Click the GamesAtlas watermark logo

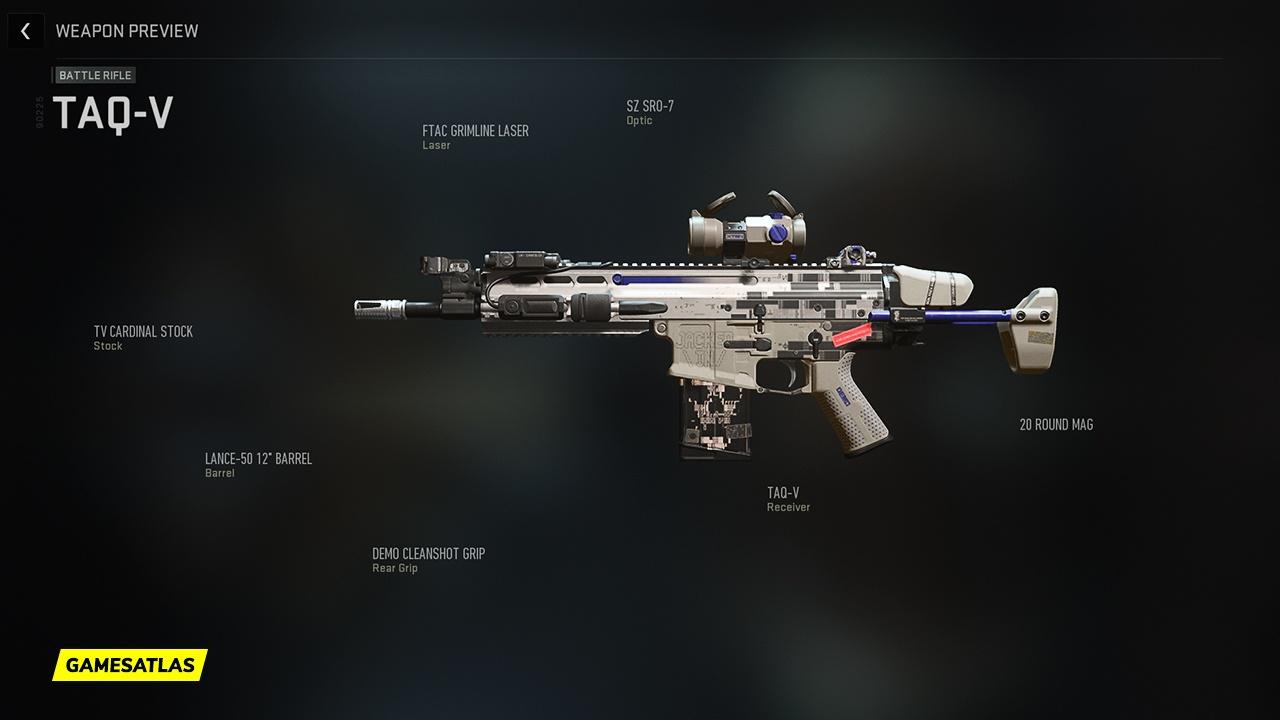pos(130,664)
